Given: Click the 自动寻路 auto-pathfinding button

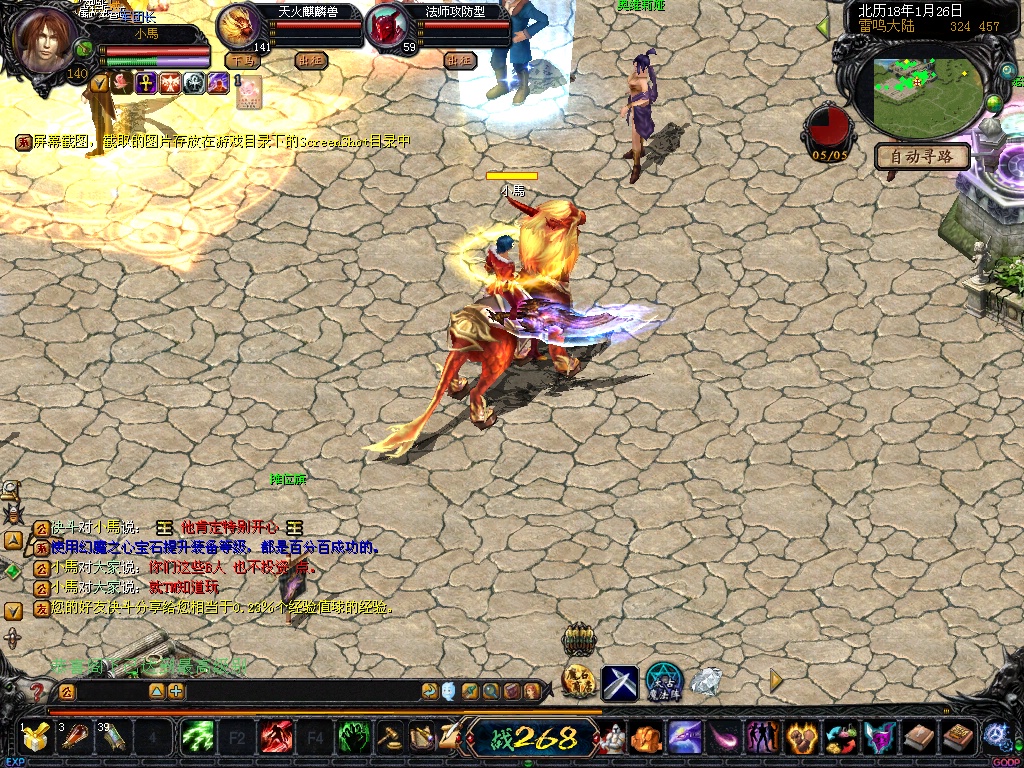Looking at the screenshot, I should 923,156.
